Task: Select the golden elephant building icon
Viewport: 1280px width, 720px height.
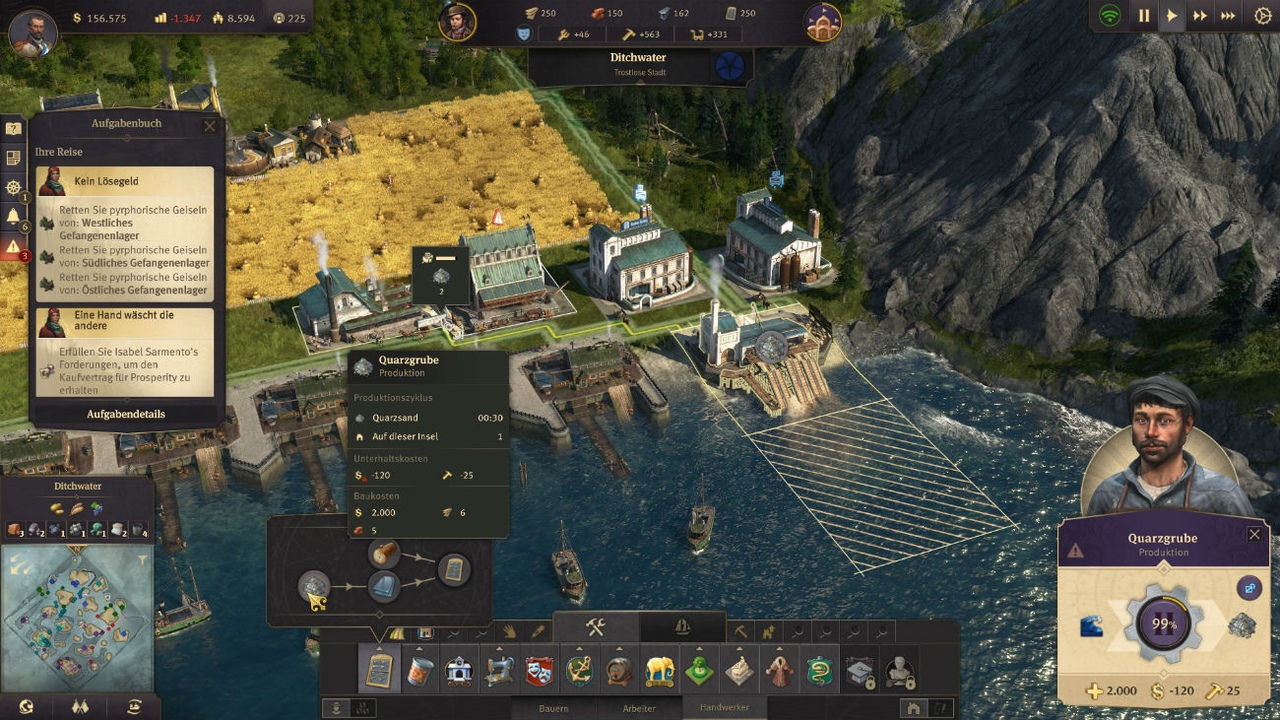Action: pos(659,671)
